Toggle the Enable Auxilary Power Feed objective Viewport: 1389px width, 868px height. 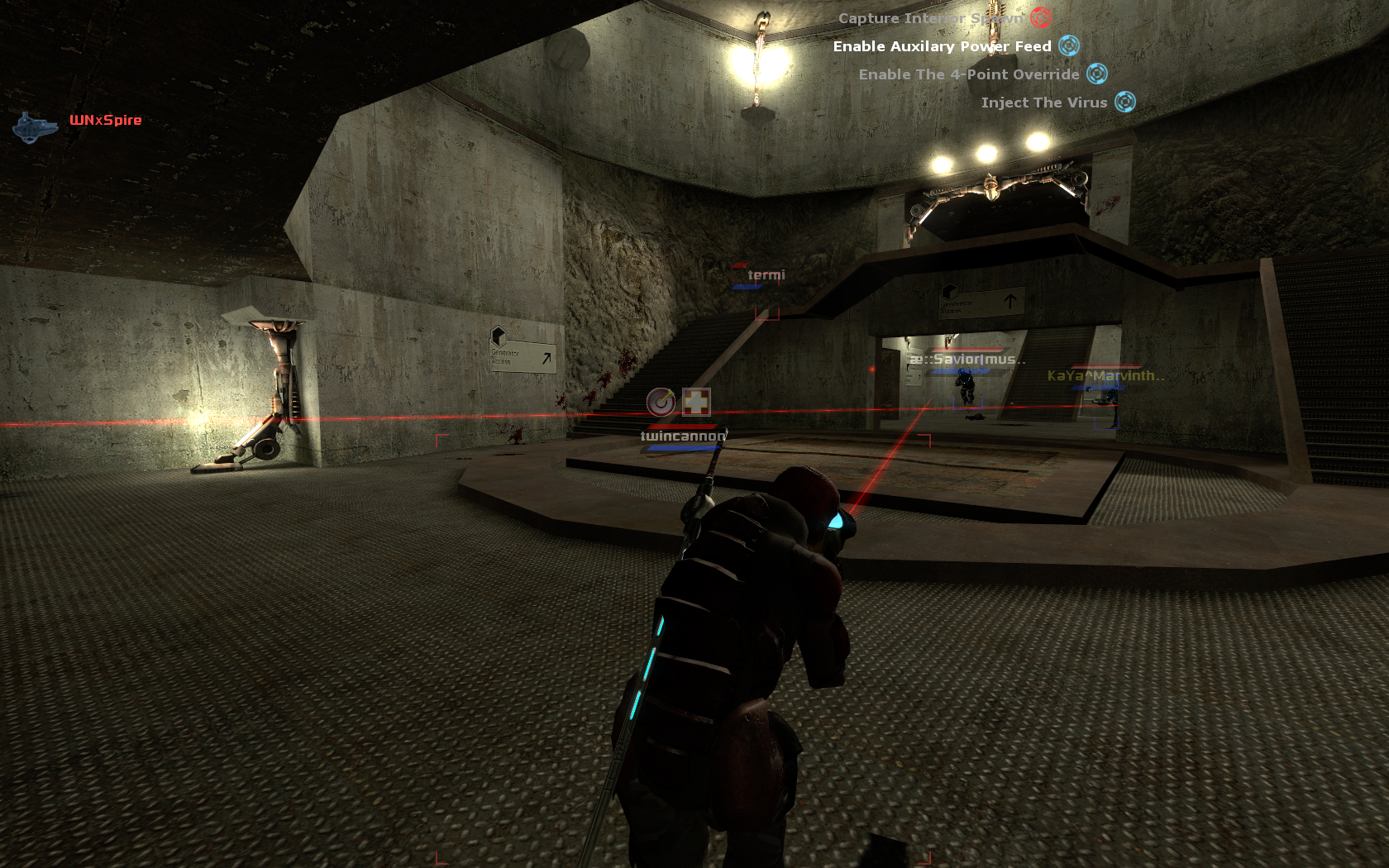pyautogui.click(x=941, y=46)
